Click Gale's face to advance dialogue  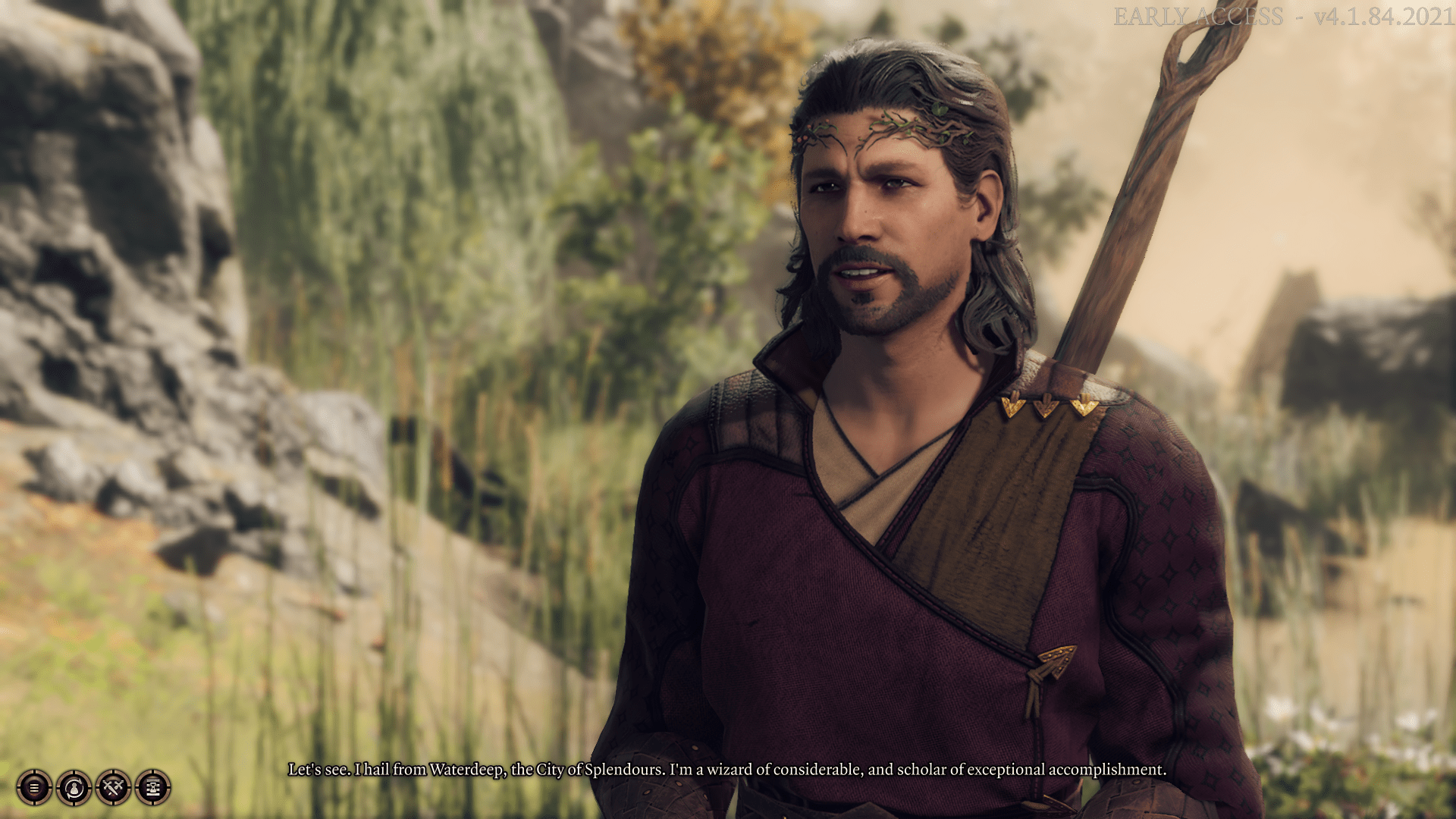click(880, 212)
